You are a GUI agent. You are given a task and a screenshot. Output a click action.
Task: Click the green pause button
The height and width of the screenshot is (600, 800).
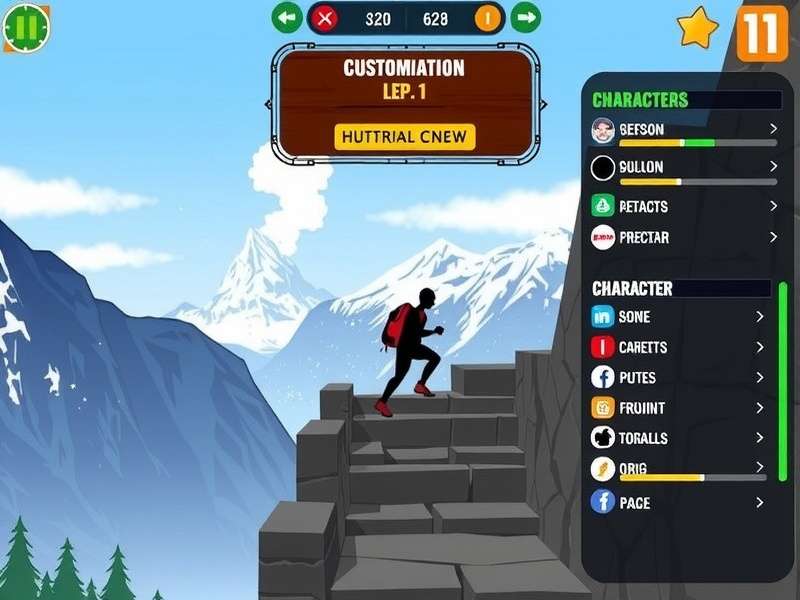[24, 28]
